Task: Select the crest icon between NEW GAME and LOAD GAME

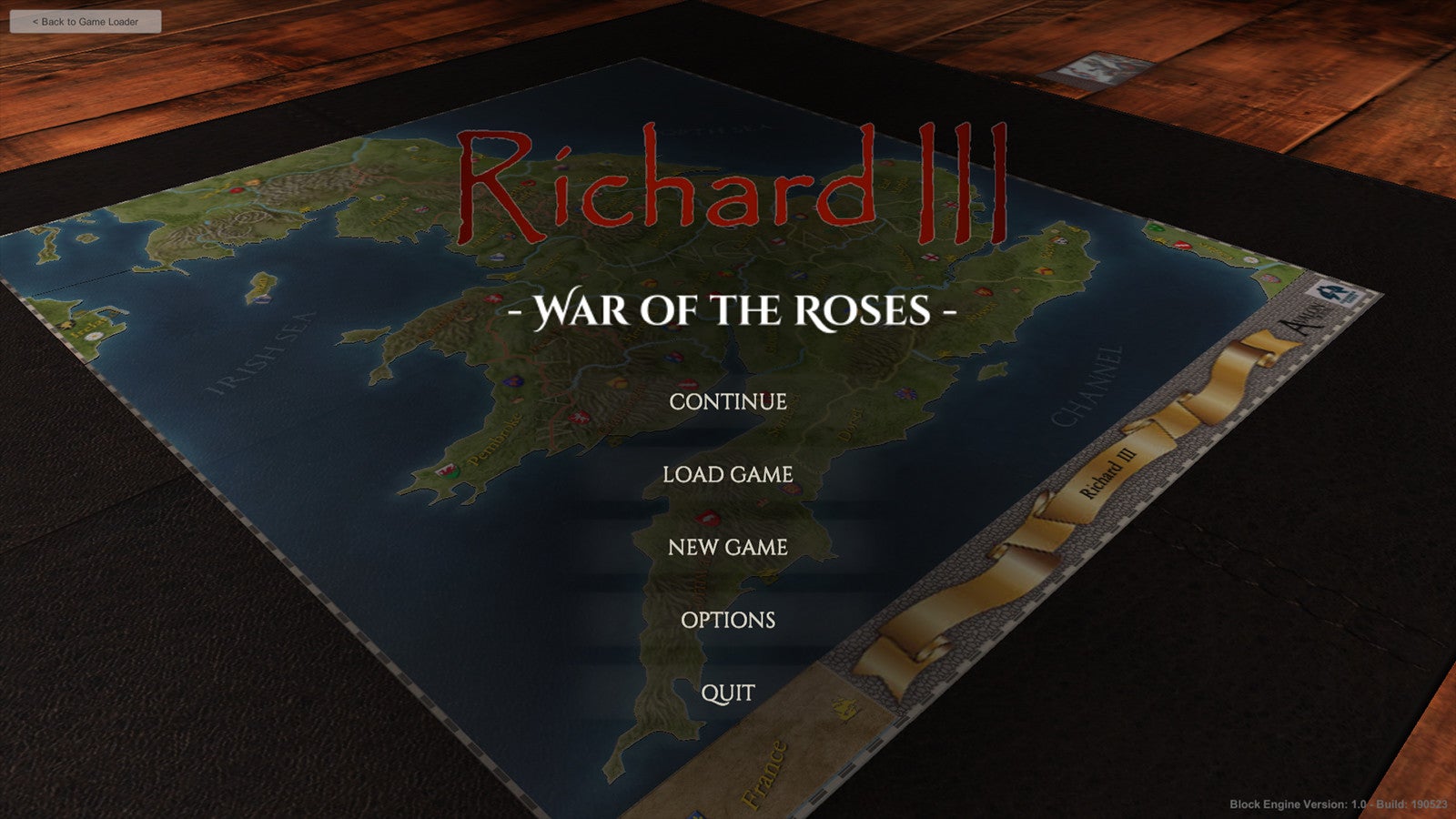Action: click(708, 518)
